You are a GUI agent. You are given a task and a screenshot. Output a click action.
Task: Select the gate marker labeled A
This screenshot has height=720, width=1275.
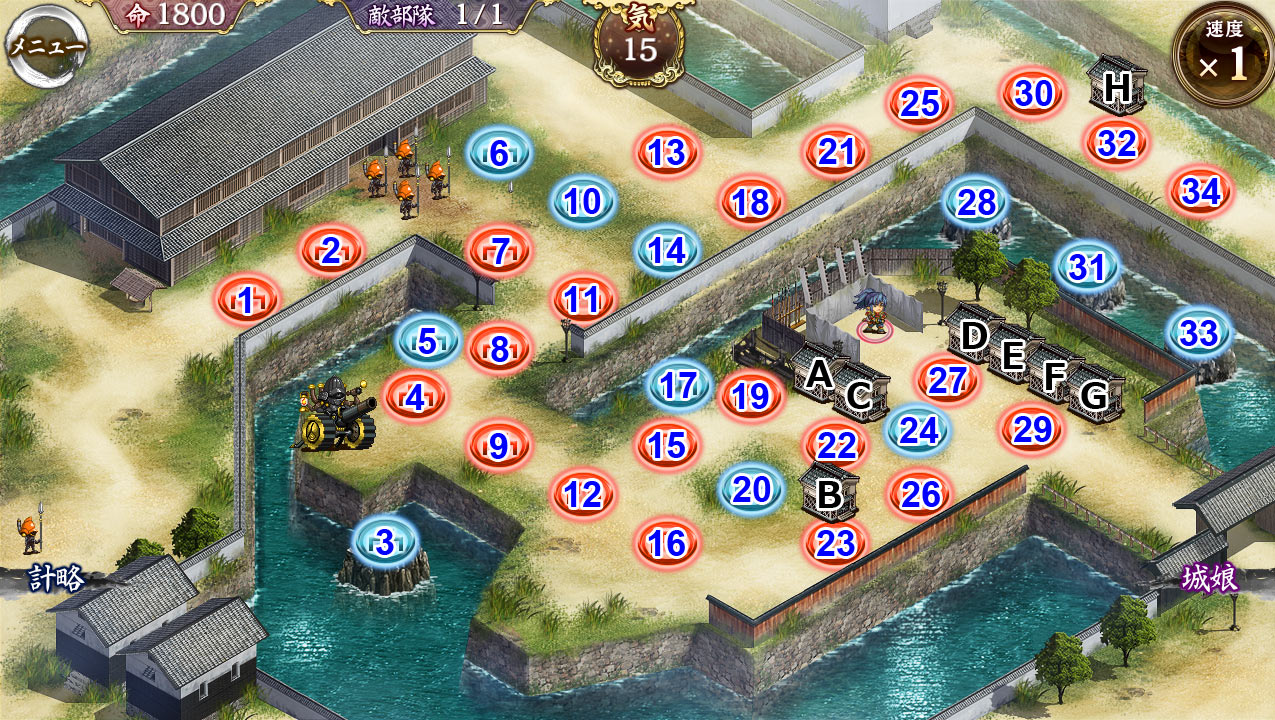coord(819,374)
